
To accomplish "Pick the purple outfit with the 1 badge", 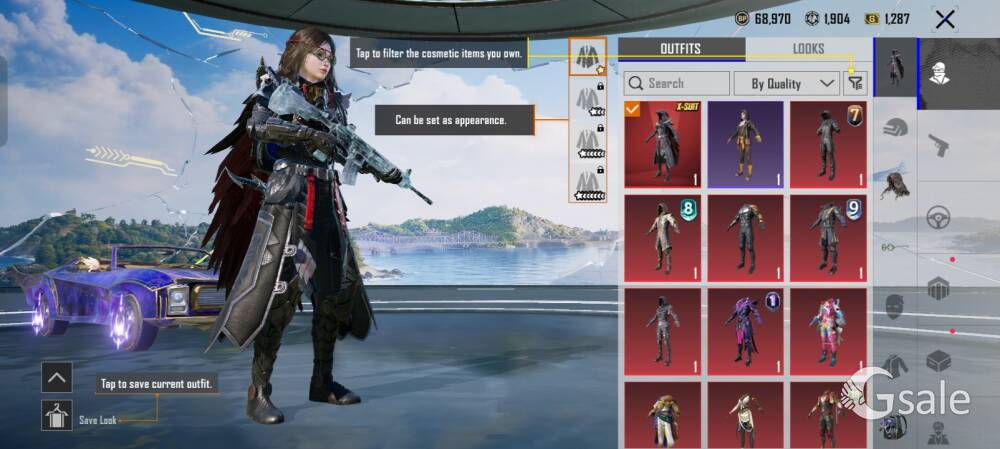I will point(745,332).
